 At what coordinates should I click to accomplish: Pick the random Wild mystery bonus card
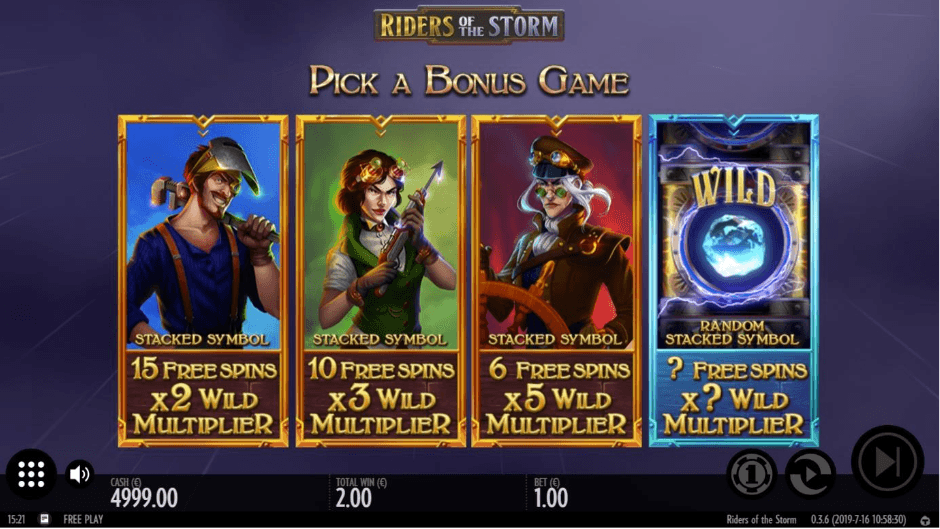[x=734, y=280]
